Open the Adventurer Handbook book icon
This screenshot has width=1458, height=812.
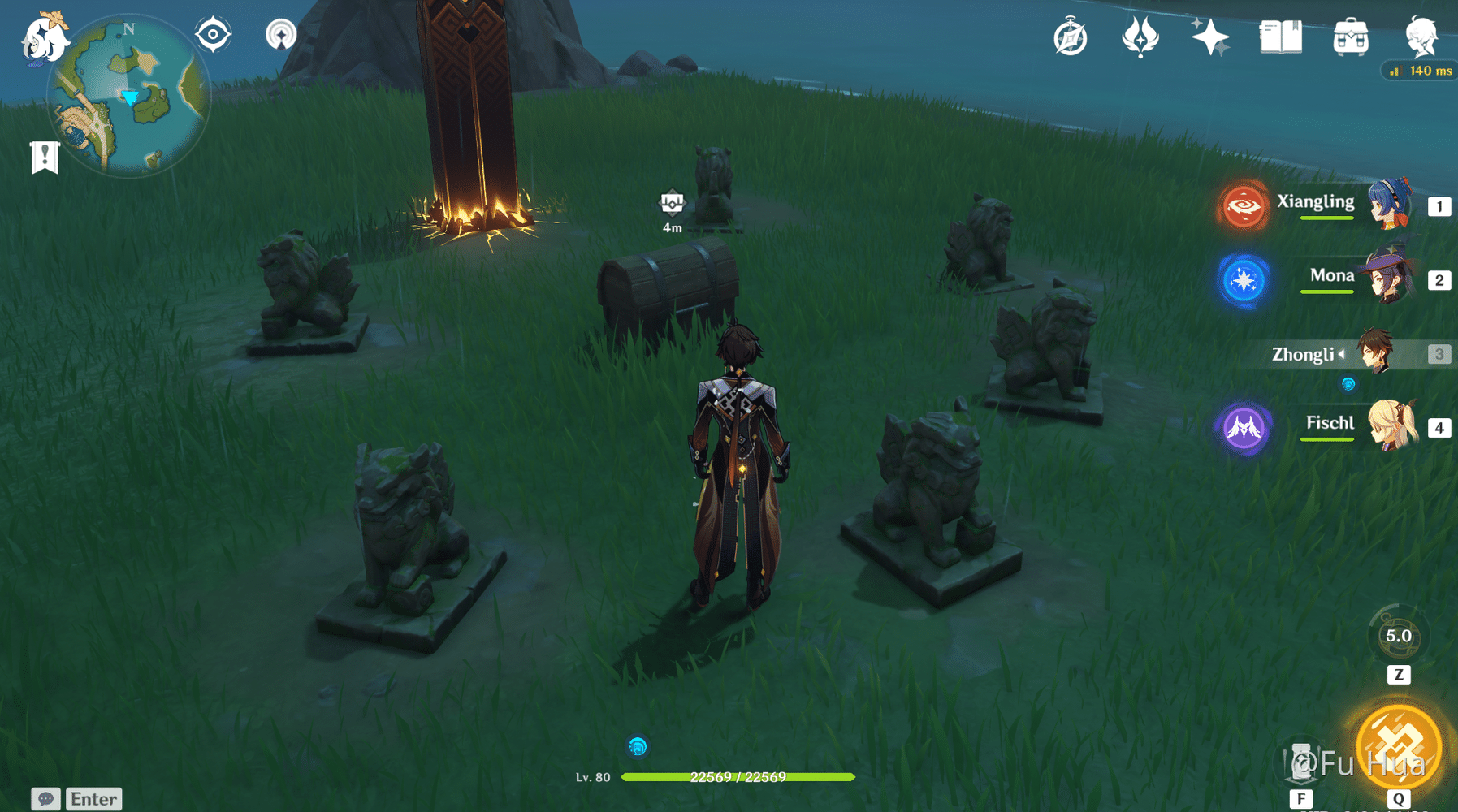(x=1282, y=37)
